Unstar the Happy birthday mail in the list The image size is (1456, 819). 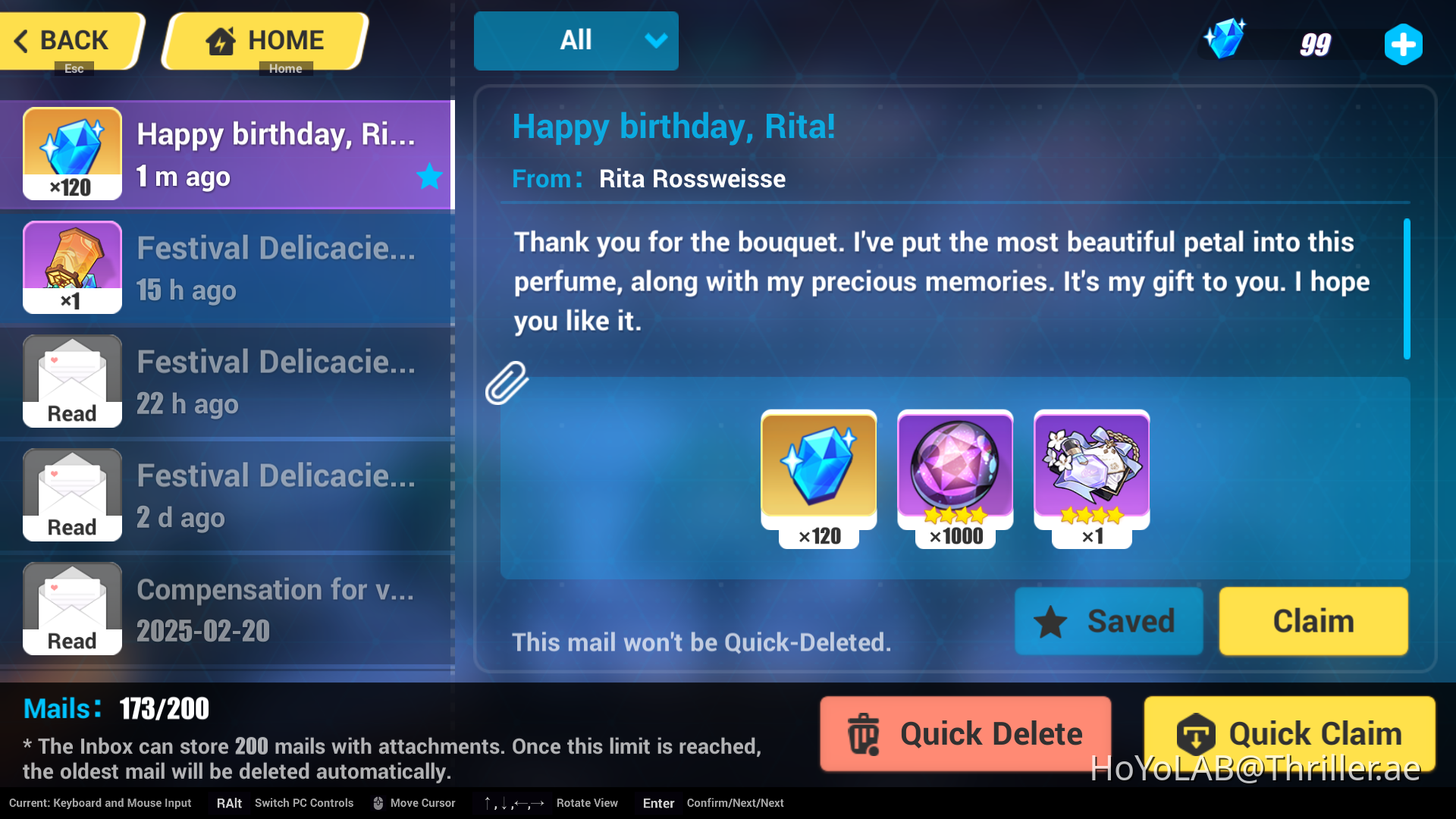[x=428, y=177]
